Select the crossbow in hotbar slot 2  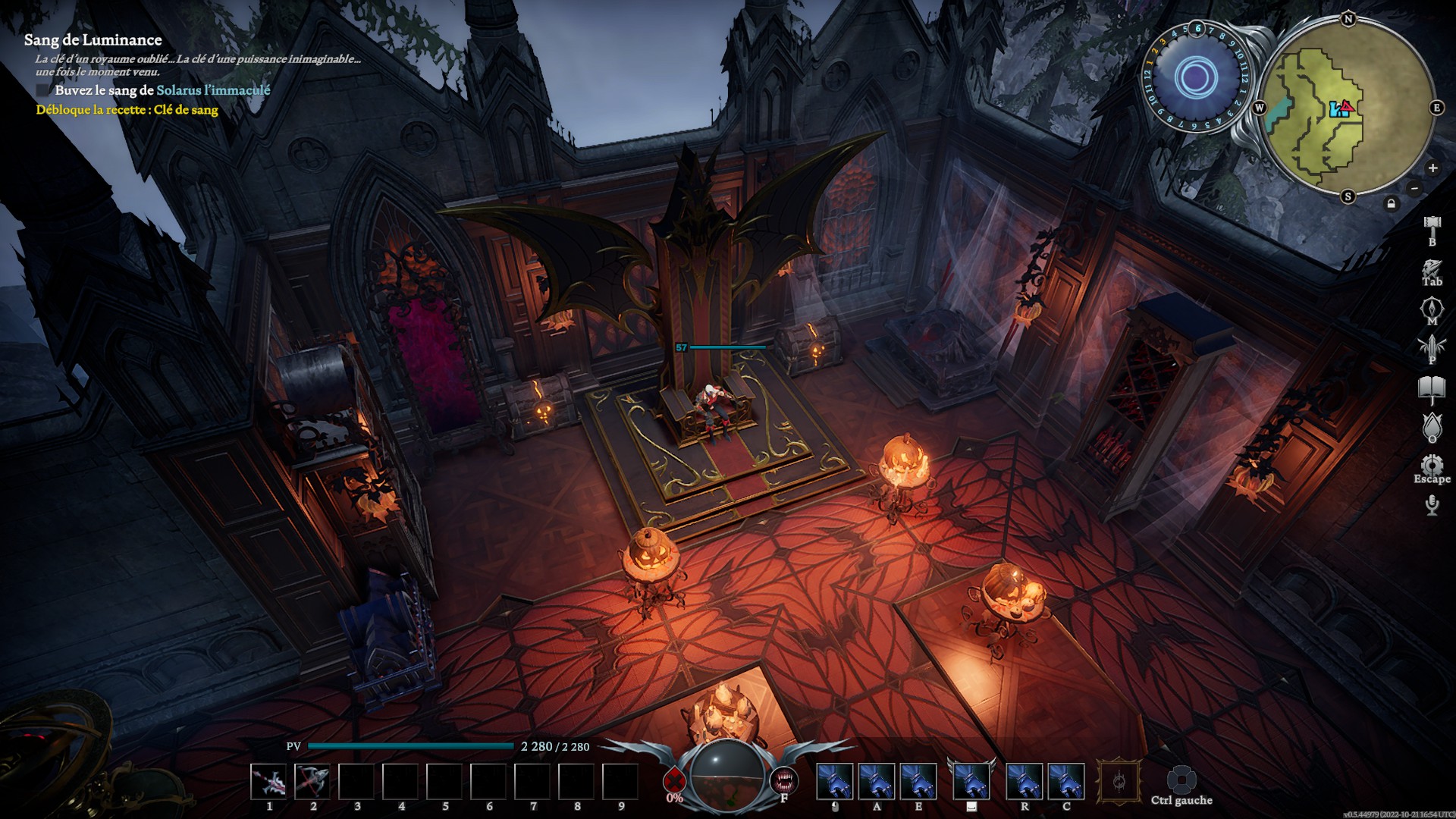click(312, 782)
